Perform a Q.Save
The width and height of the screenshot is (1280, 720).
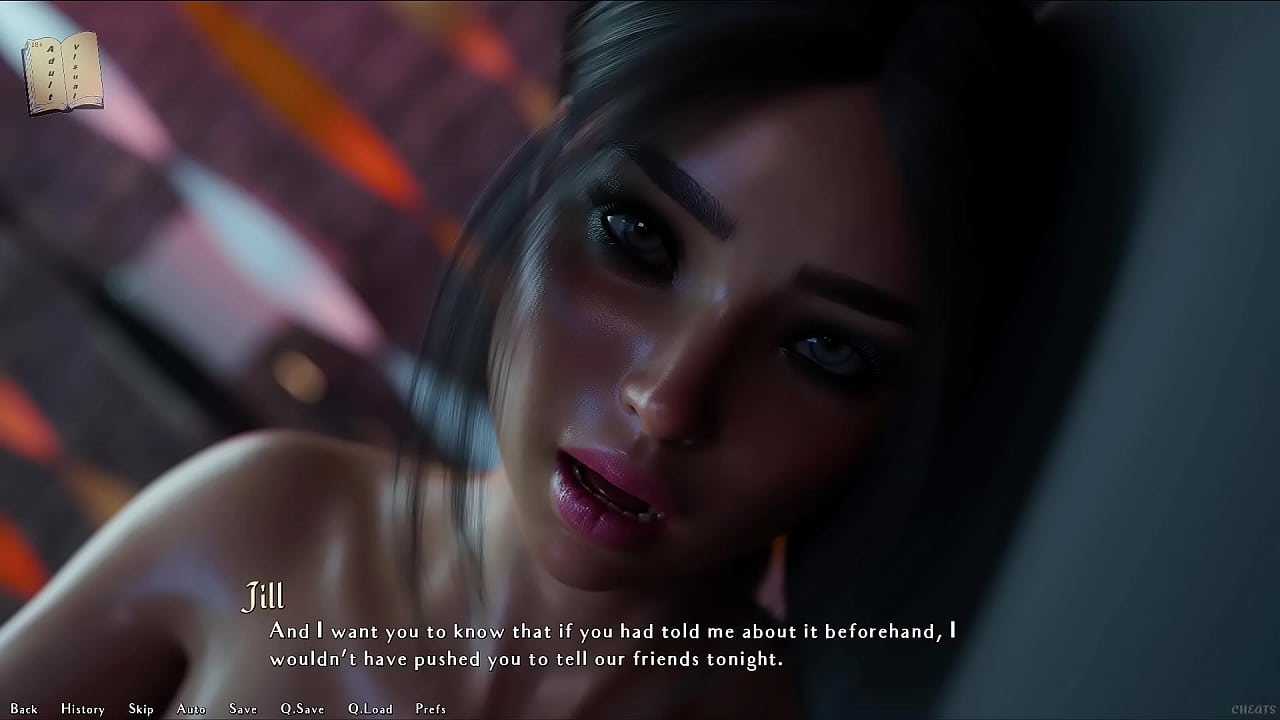pos(300,708)
